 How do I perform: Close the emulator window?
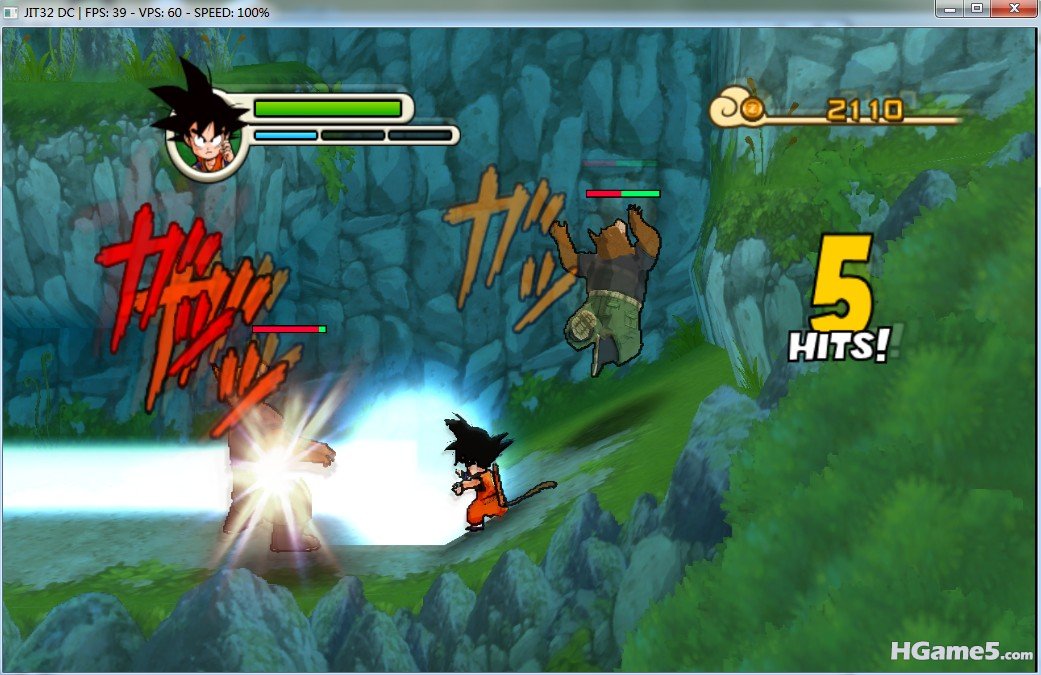click(x=1015, y=9)
